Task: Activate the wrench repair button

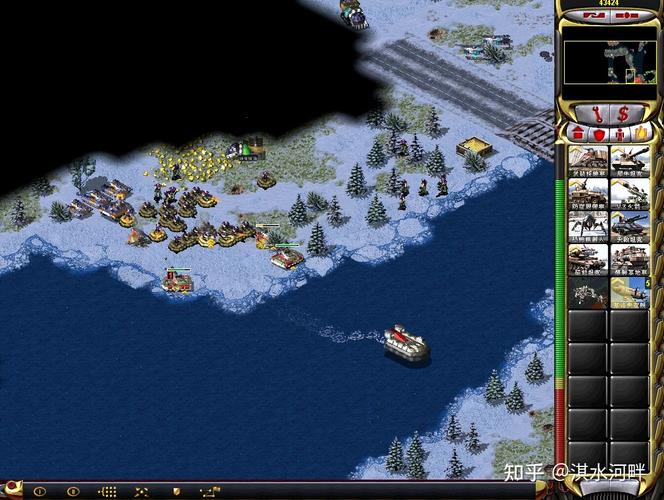Action: point(593,112)
